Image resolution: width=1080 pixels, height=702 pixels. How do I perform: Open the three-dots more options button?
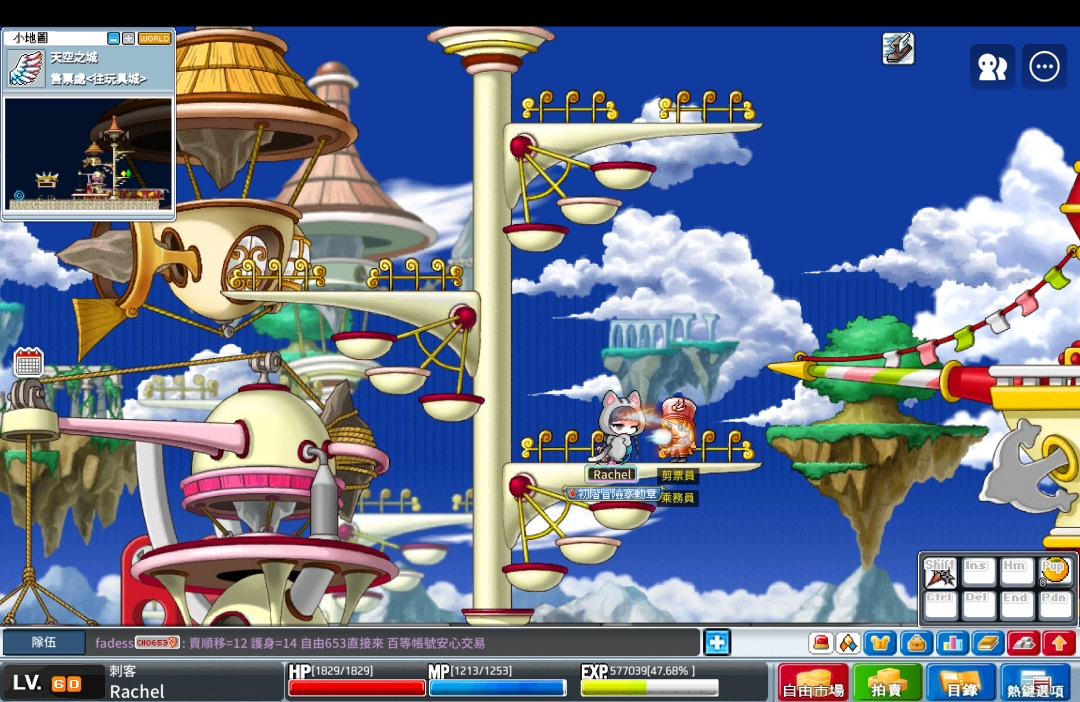(1045, 67)
